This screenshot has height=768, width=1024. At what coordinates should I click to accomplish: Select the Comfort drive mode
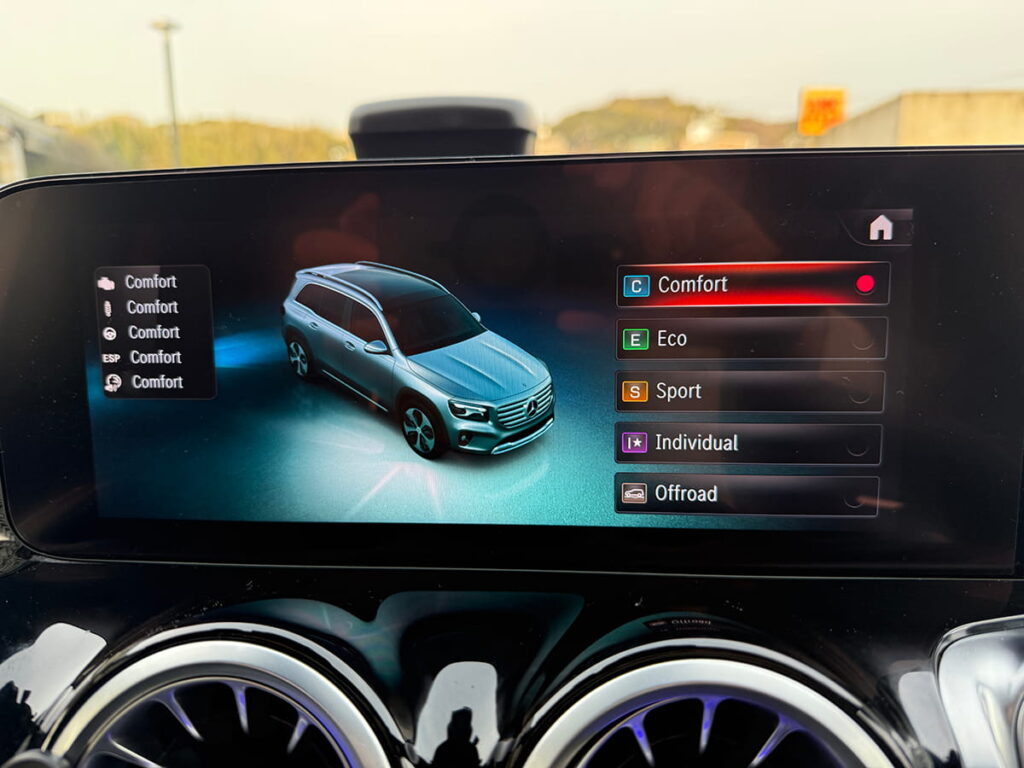tap(752, 285)
